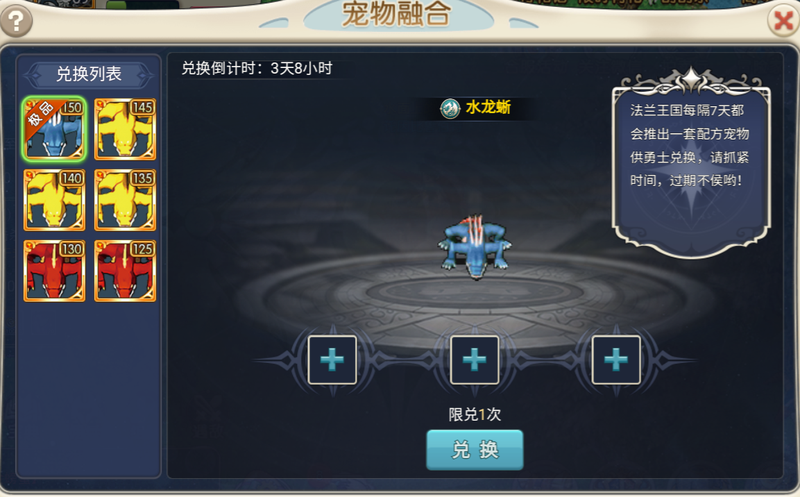The width and height of the screenshot is (800, 497).
Task: Choose the red level 130 pet
Action: tap(56, 271)
